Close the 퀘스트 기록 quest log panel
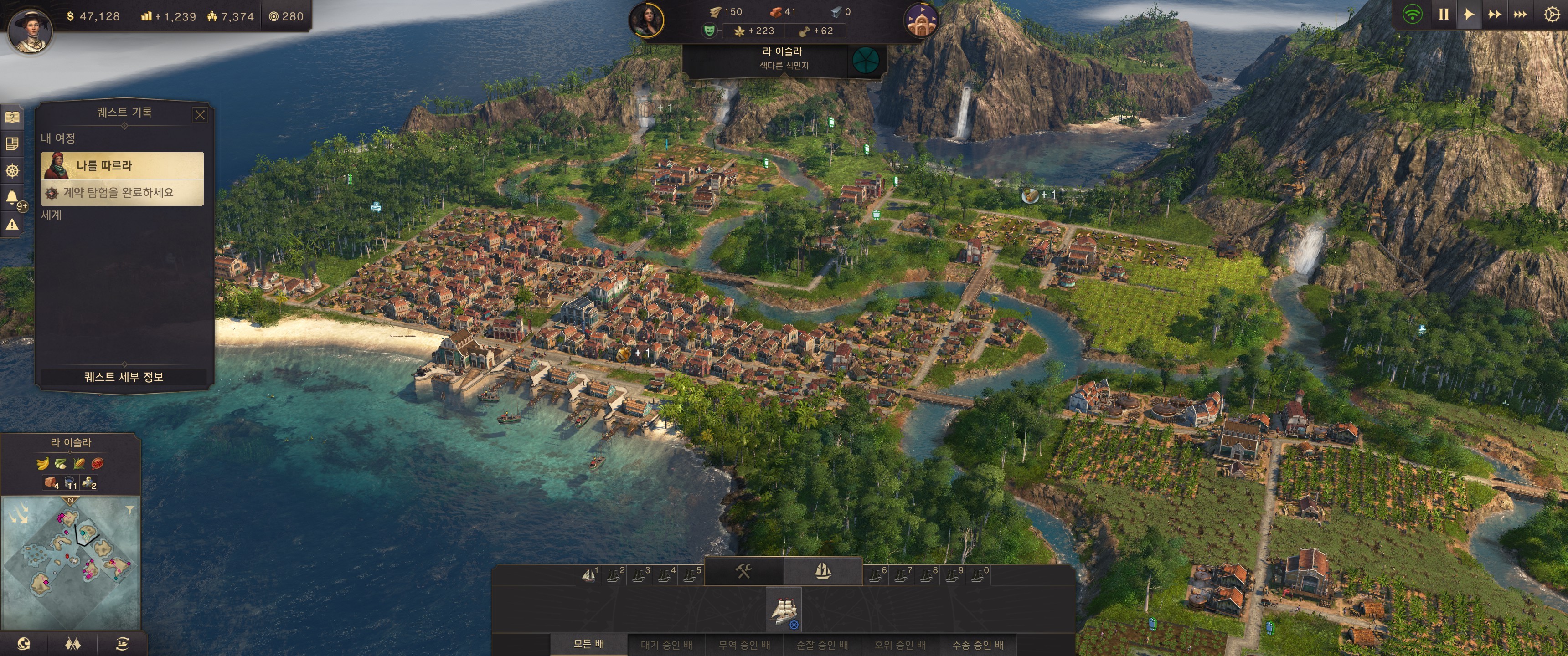1568x656 pixels. click(200, 114)
